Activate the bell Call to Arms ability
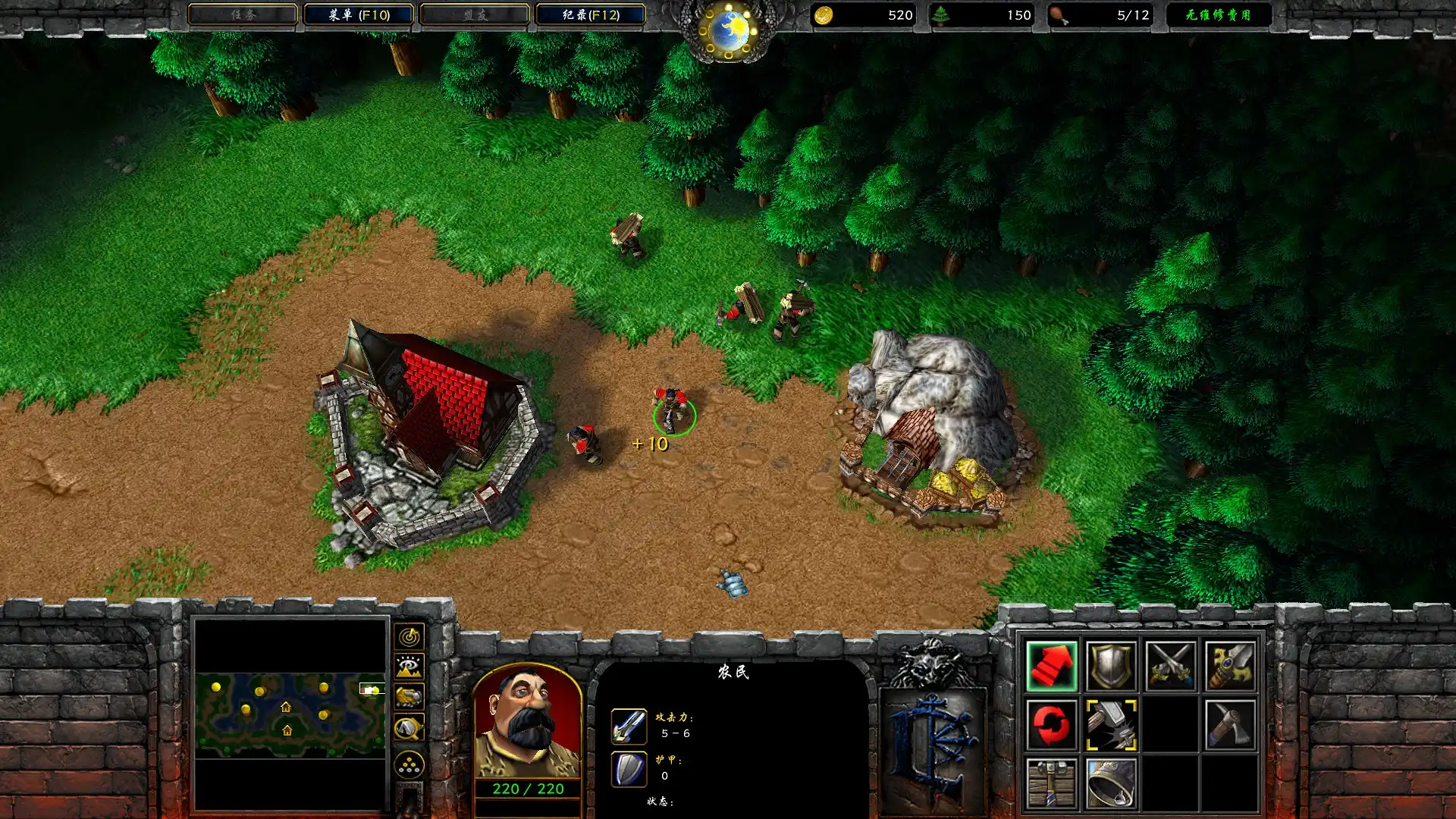The width and height of the screenshot is (1456, 819). 1110,783
